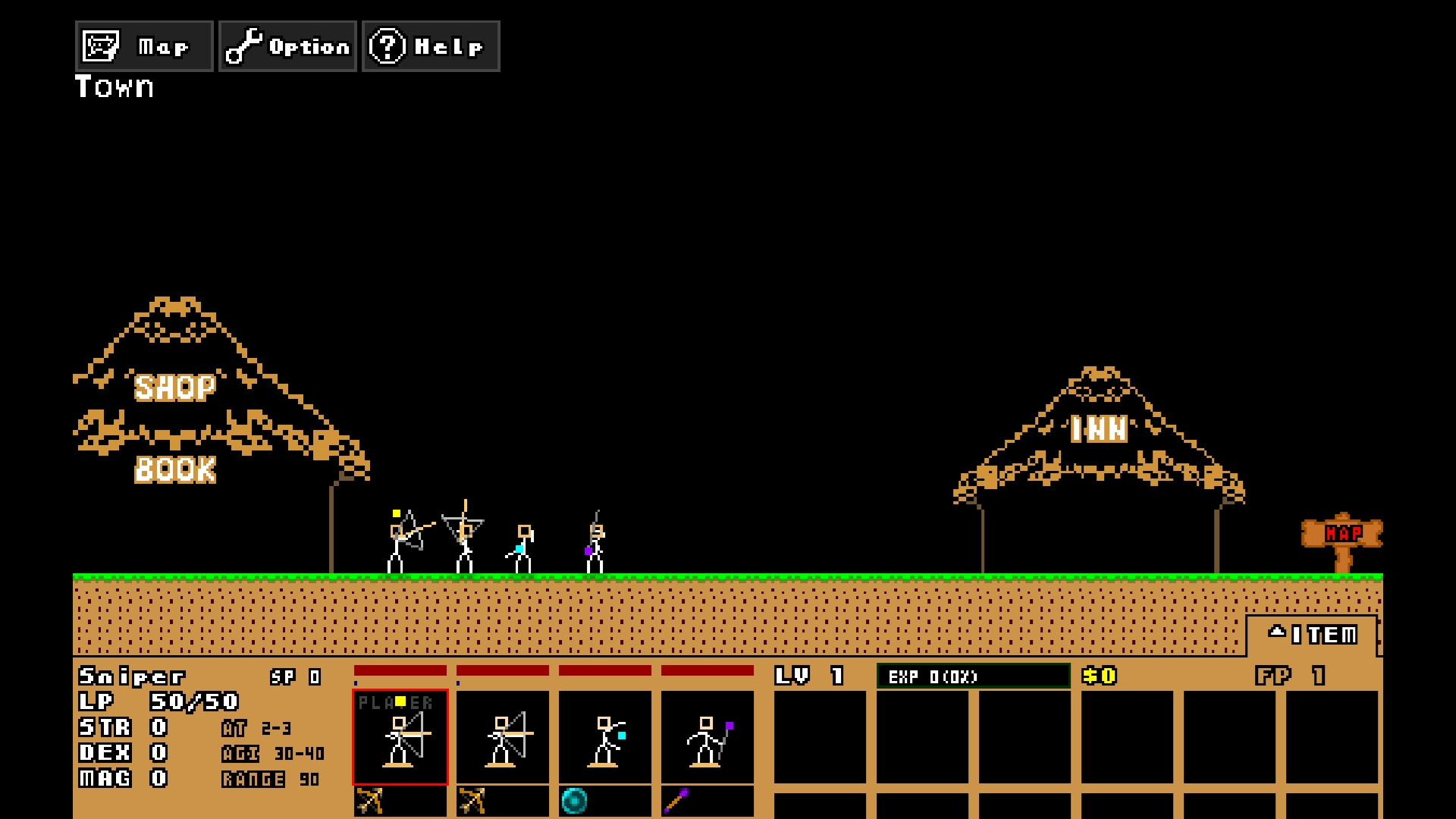Open the Option settings
The image size is (1456, 819).
pyautogui.click(x=287, y=46)
